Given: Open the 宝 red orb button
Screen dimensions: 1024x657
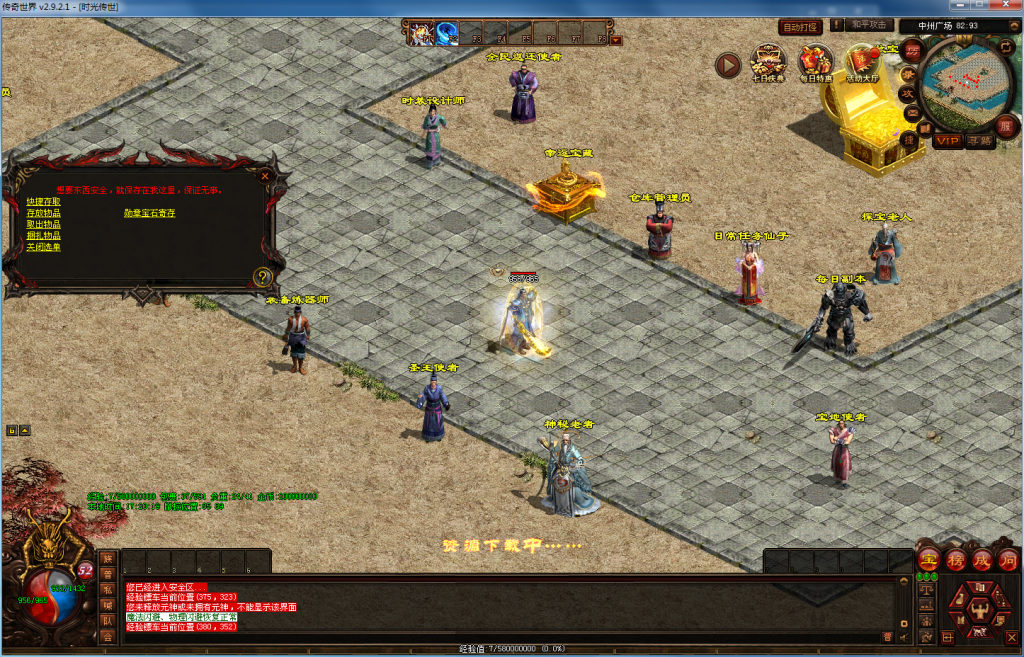Looking at the screenshot, I should (x=928, y=559).
